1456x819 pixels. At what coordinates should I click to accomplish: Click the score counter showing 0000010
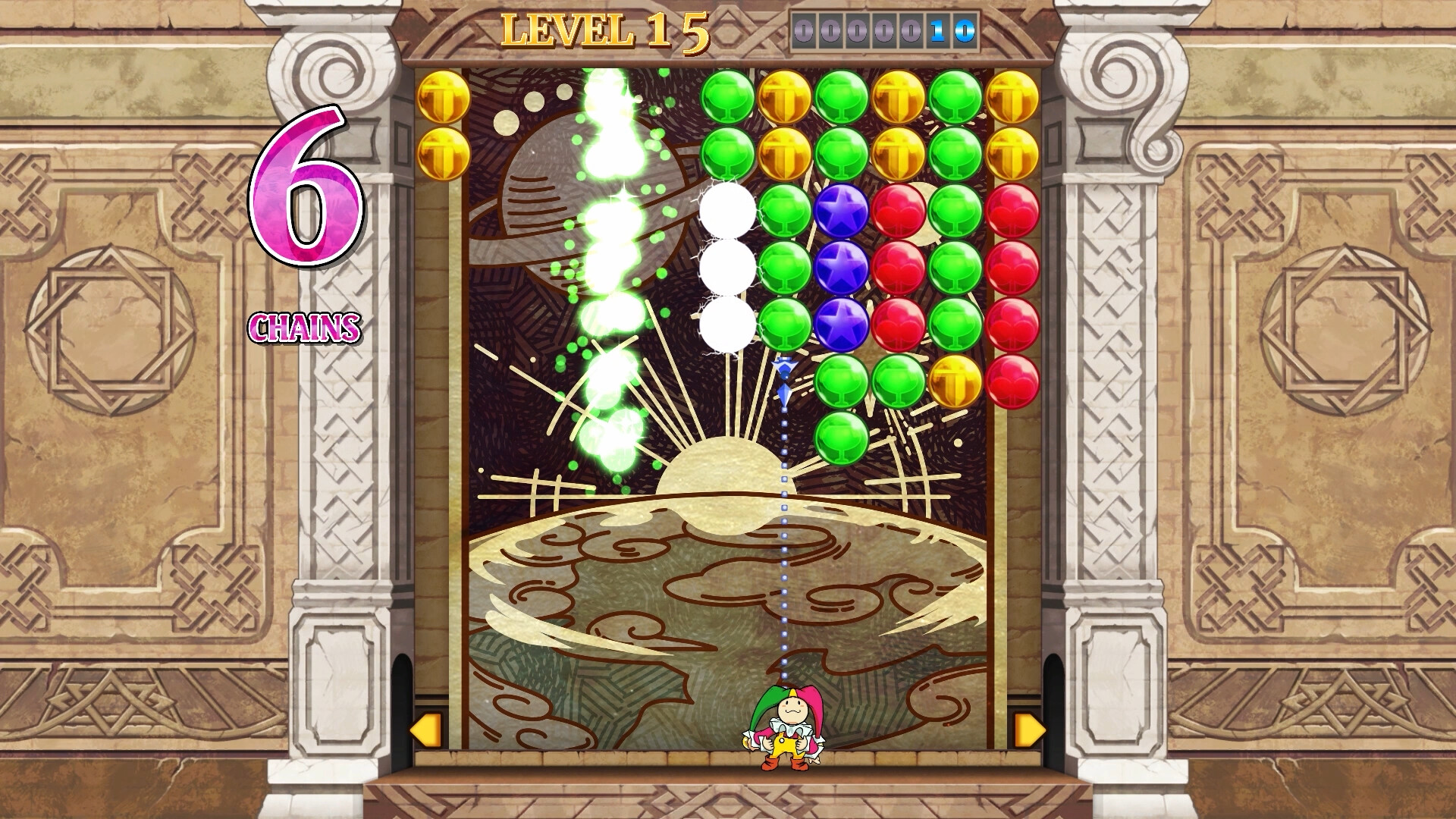click(882, 29)
